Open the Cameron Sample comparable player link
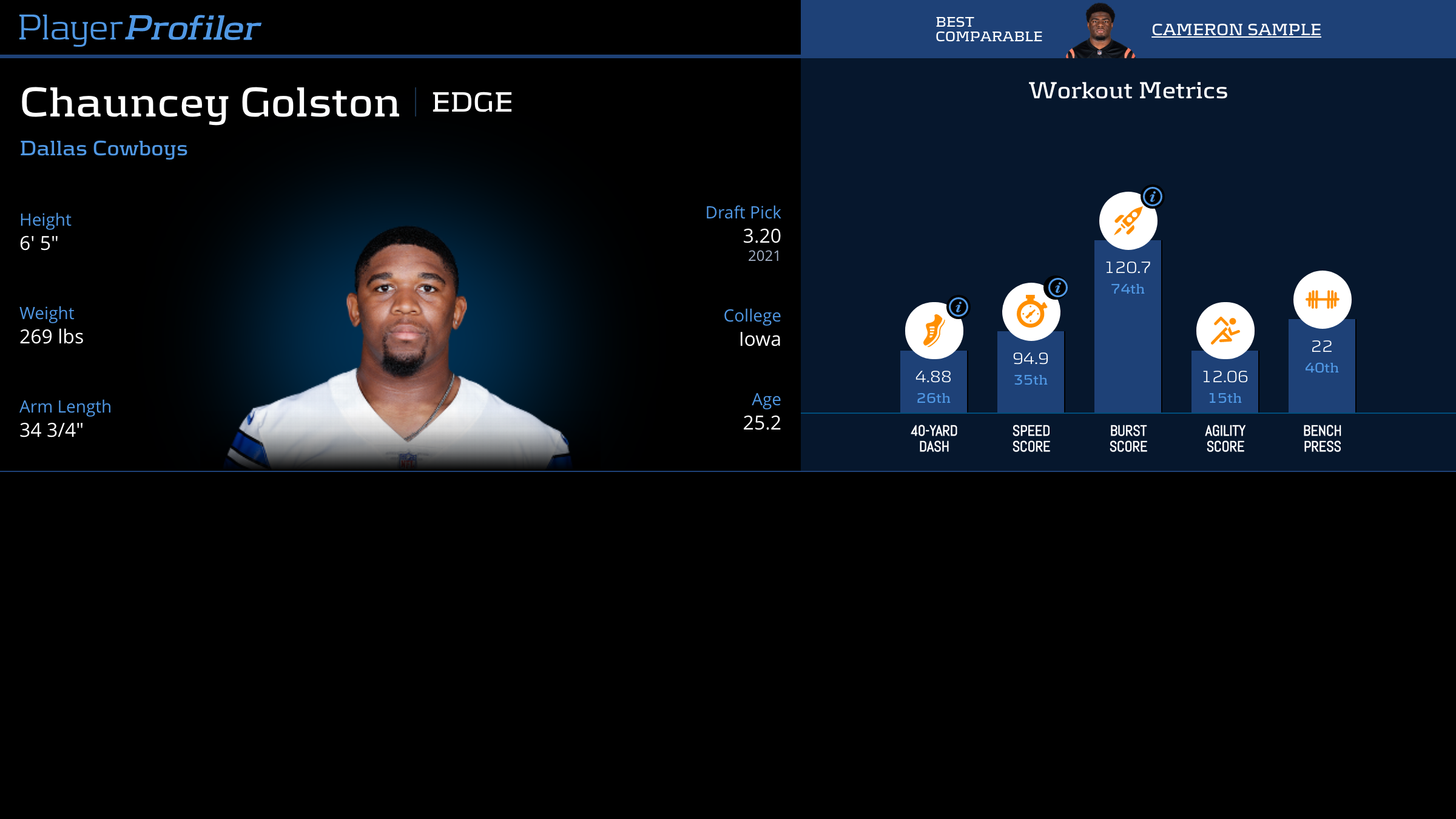The width and height of the screenshot is (1456, 819). tap(1236, 29)
